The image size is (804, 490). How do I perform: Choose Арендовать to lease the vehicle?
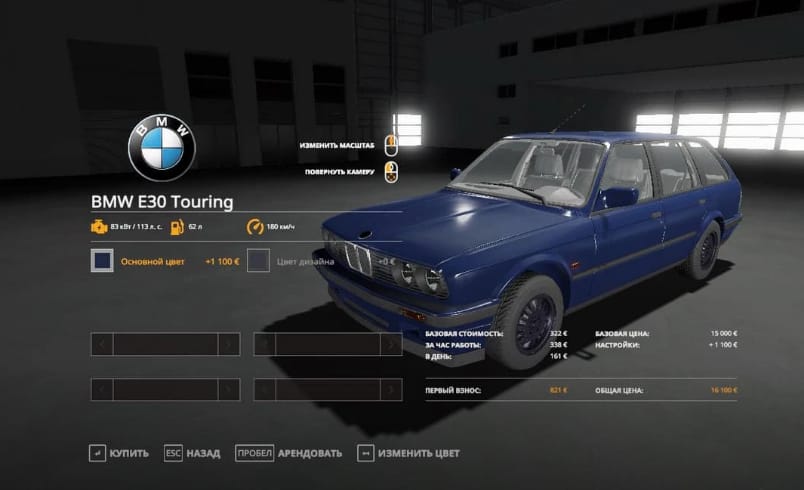pos(288,453)
